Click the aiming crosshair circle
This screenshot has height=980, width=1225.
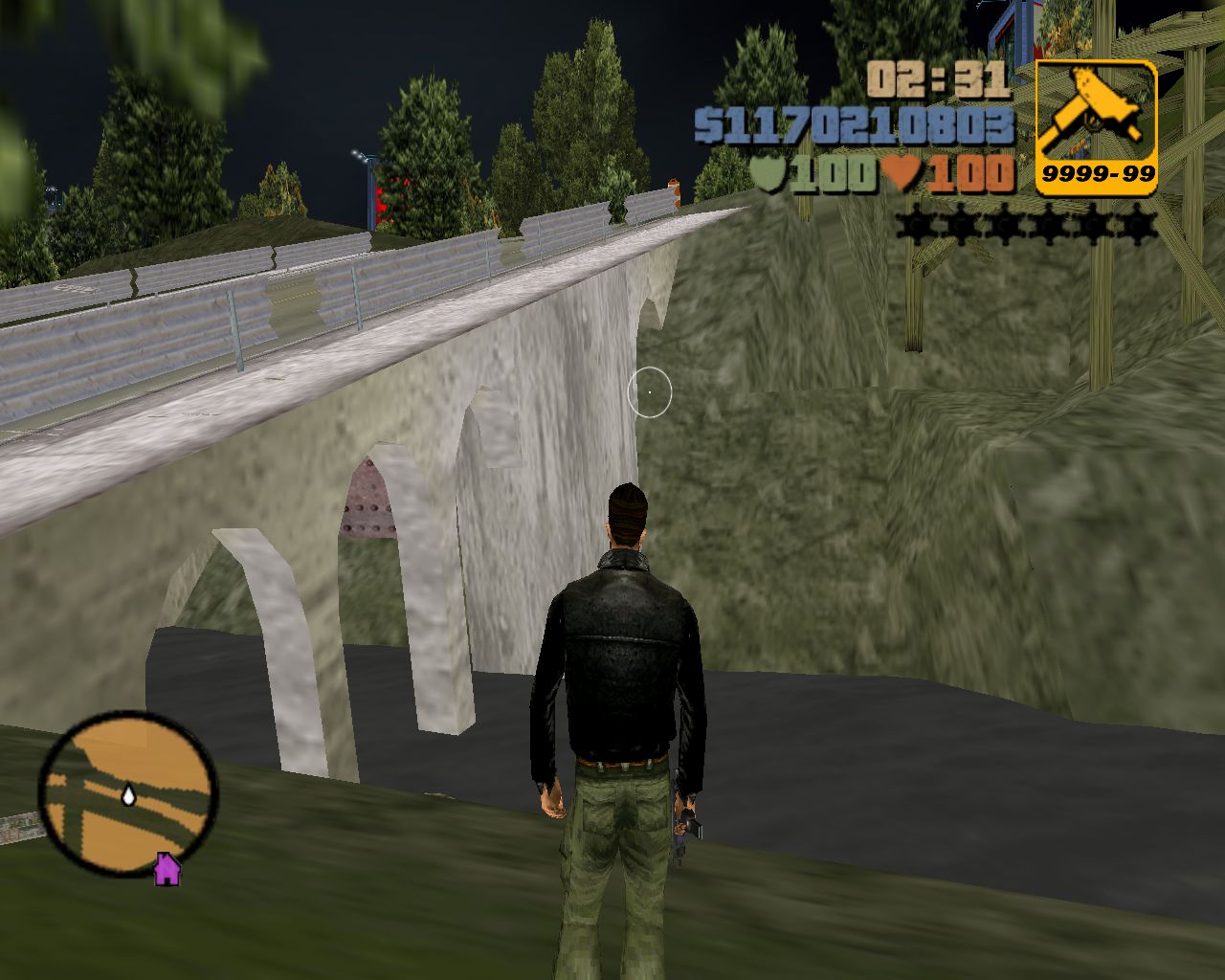[650, 392]
